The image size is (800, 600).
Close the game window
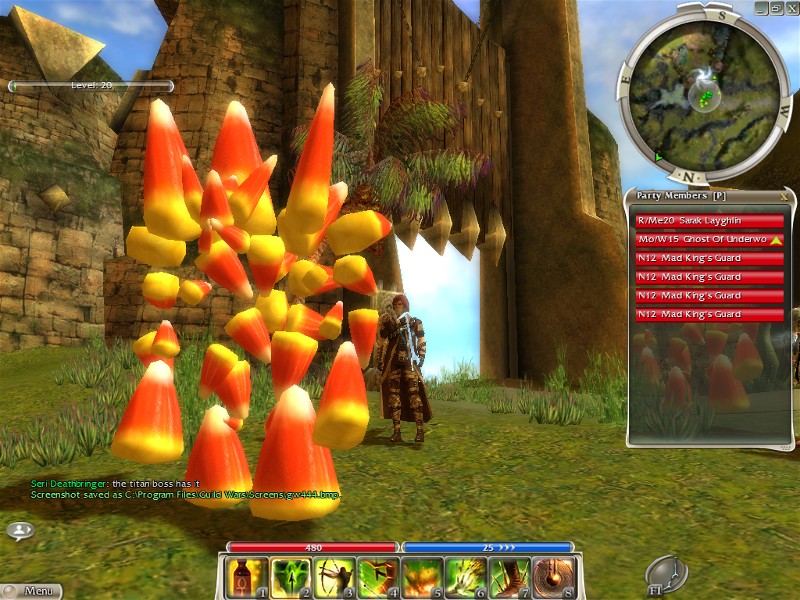(790, 7)
